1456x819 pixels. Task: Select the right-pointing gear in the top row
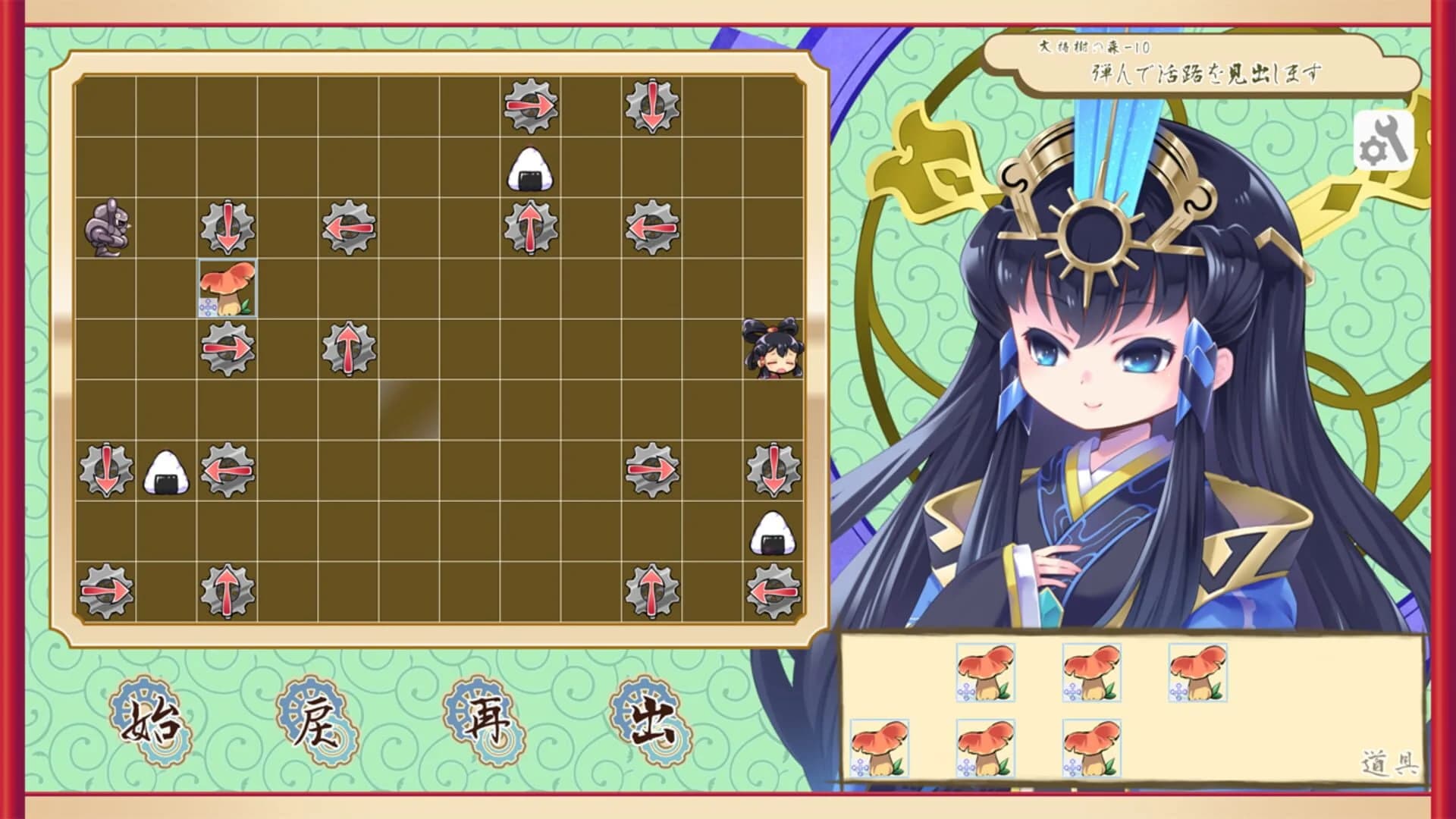(x=529, y=104)
